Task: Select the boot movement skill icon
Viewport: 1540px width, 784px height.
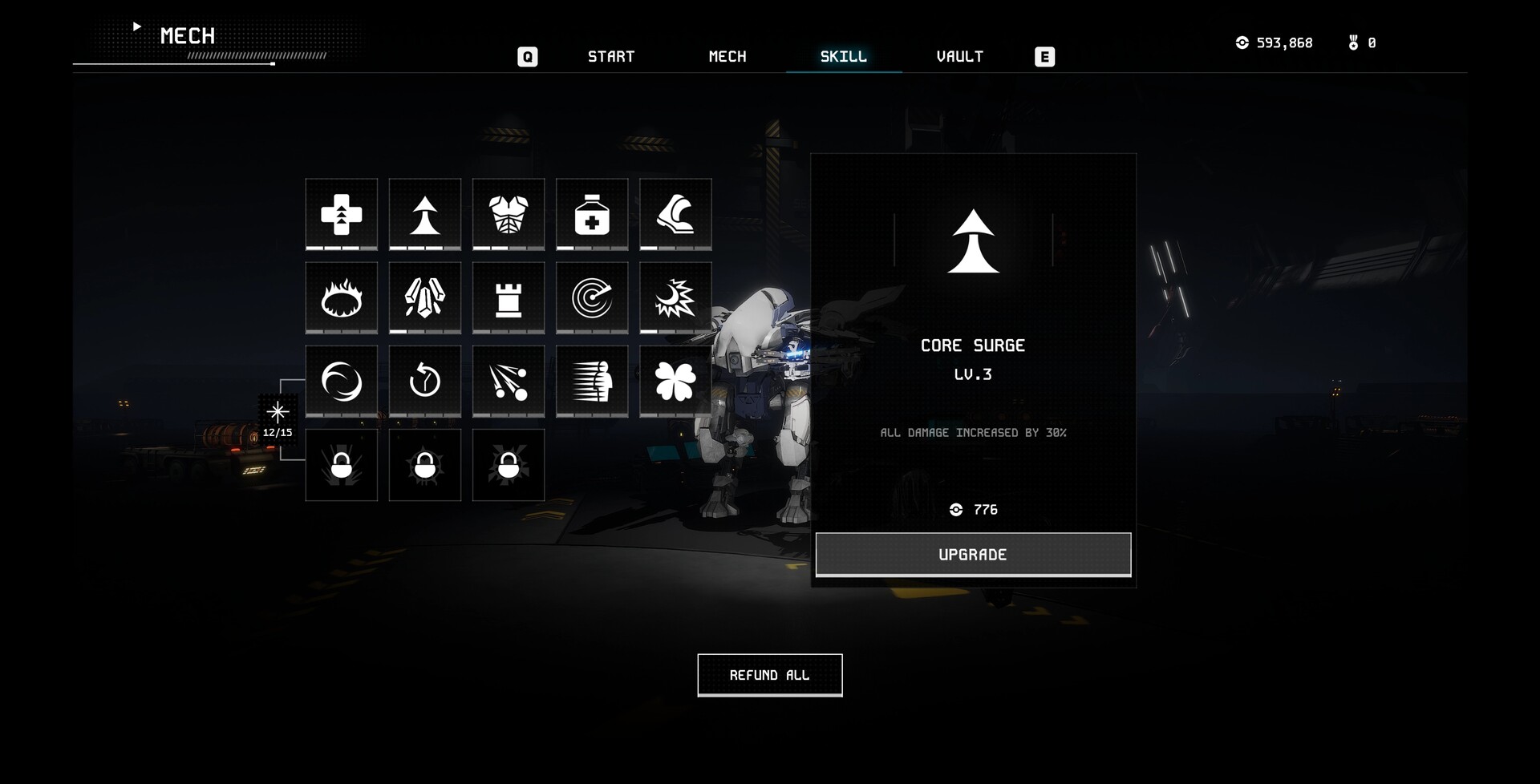Action: pyautogui.click(x=675, y=214)
